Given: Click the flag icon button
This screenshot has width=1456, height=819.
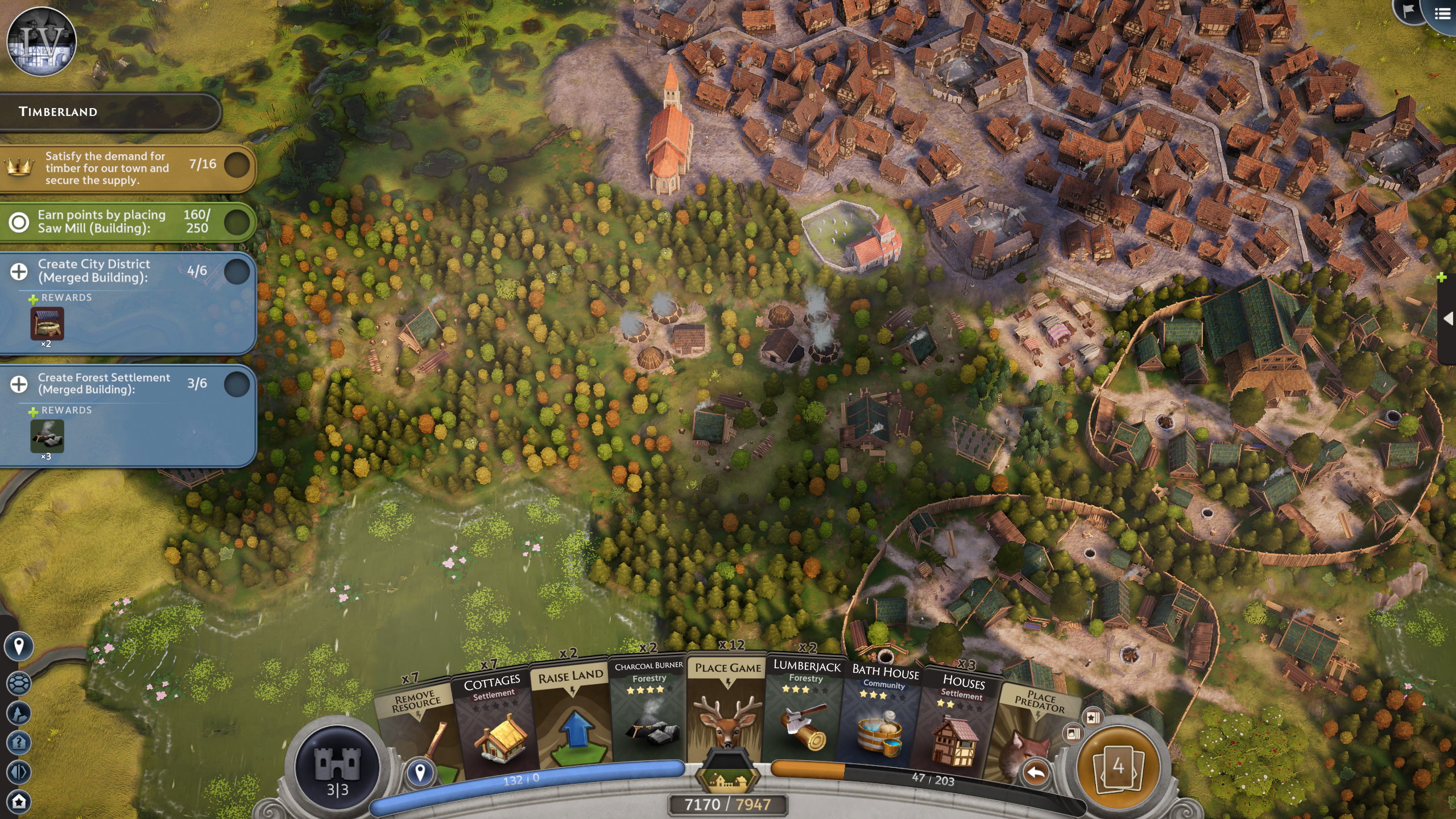Looking at the screenshot, I should [x=1409, y=11].
